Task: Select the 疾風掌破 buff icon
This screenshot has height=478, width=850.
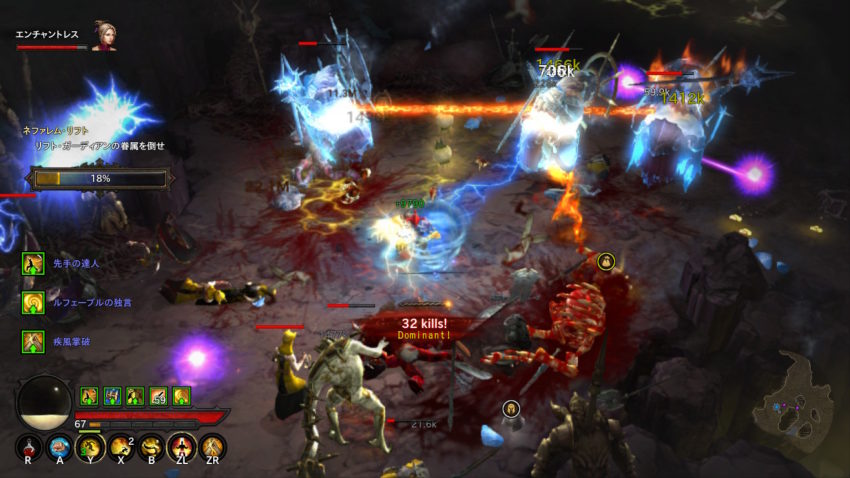Action: point(33,341)
